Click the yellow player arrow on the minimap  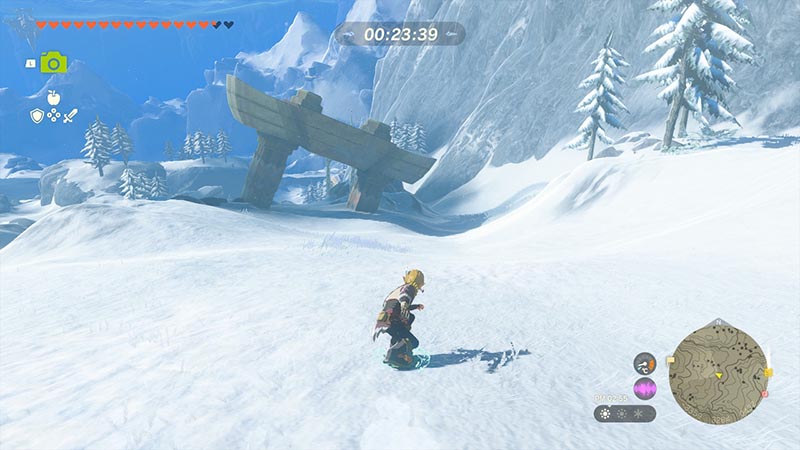tap(718, 375)
